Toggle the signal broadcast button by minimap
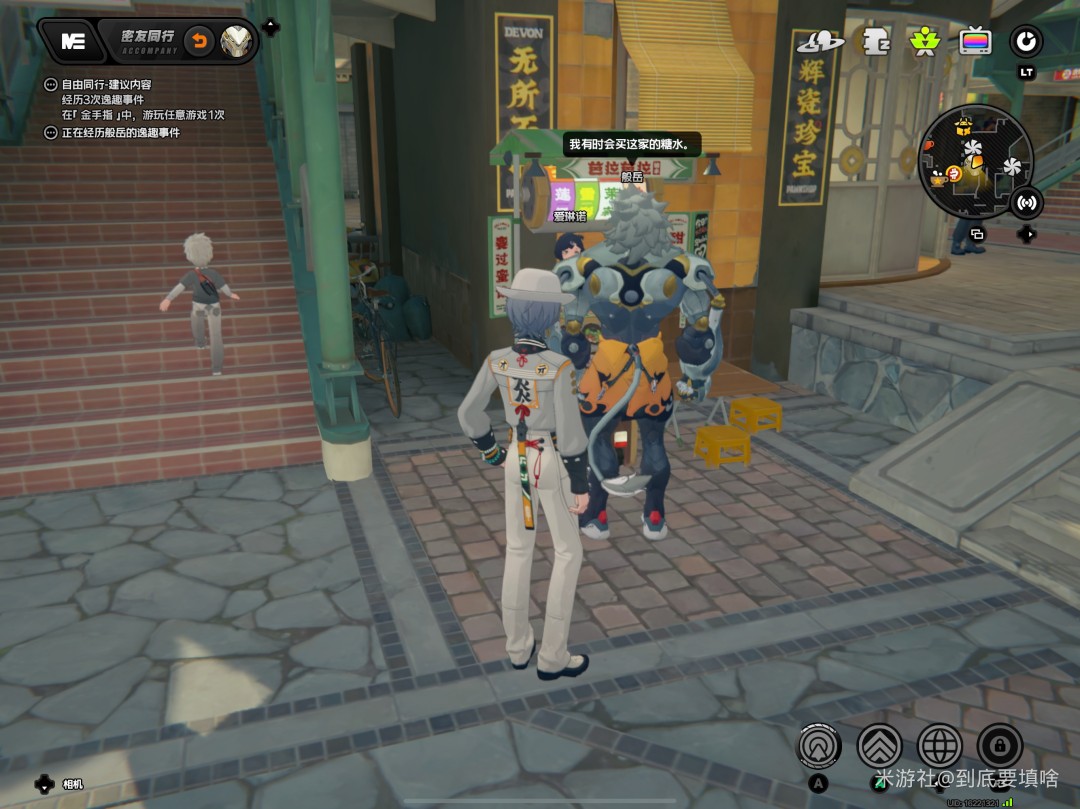Viewport: 1080px width, 809px height. click(x=1025, y=202)
